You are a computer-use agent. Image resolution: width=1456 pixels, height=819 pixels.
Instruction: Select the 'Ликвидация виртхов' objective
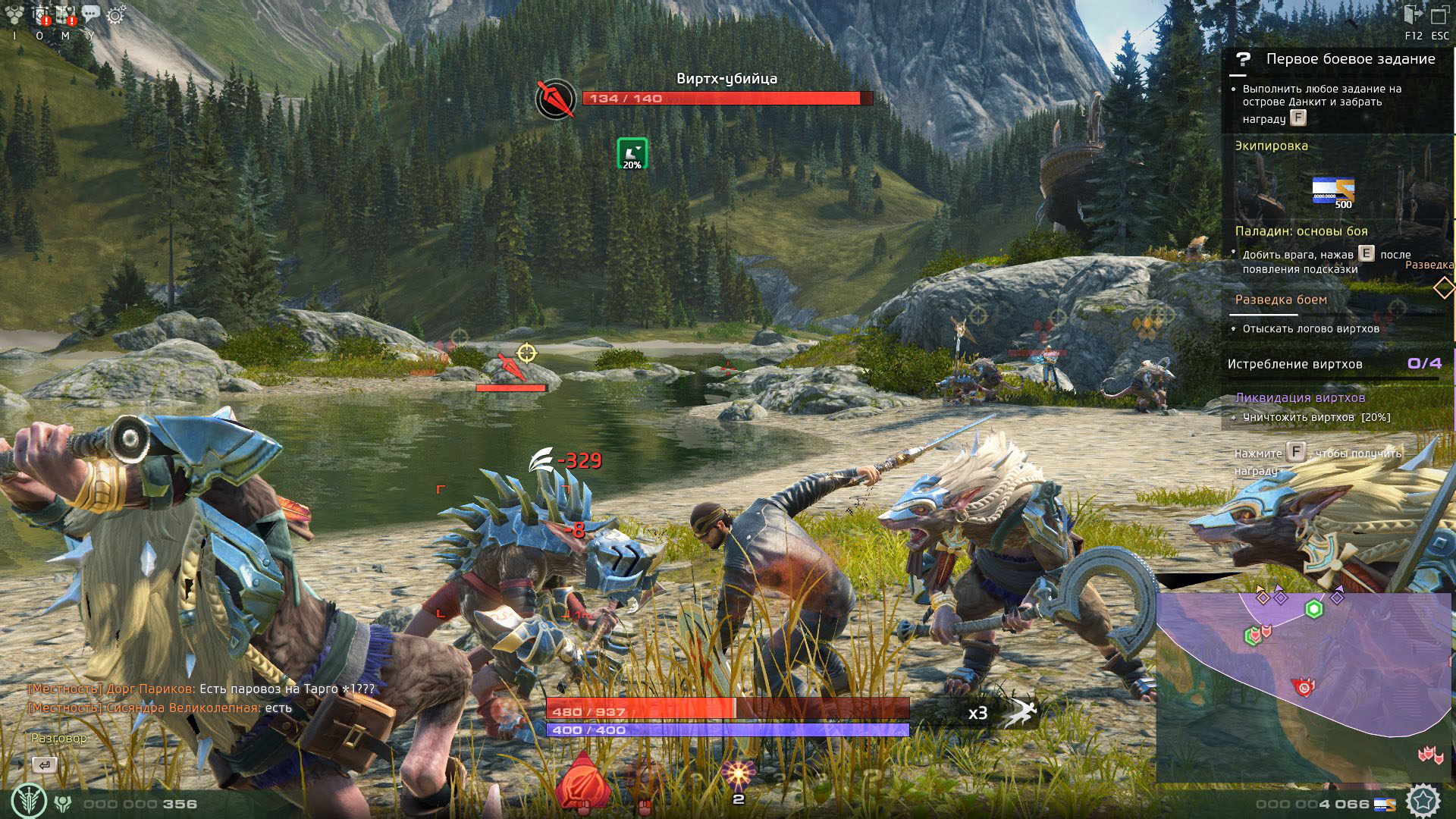click(1300, 397)
